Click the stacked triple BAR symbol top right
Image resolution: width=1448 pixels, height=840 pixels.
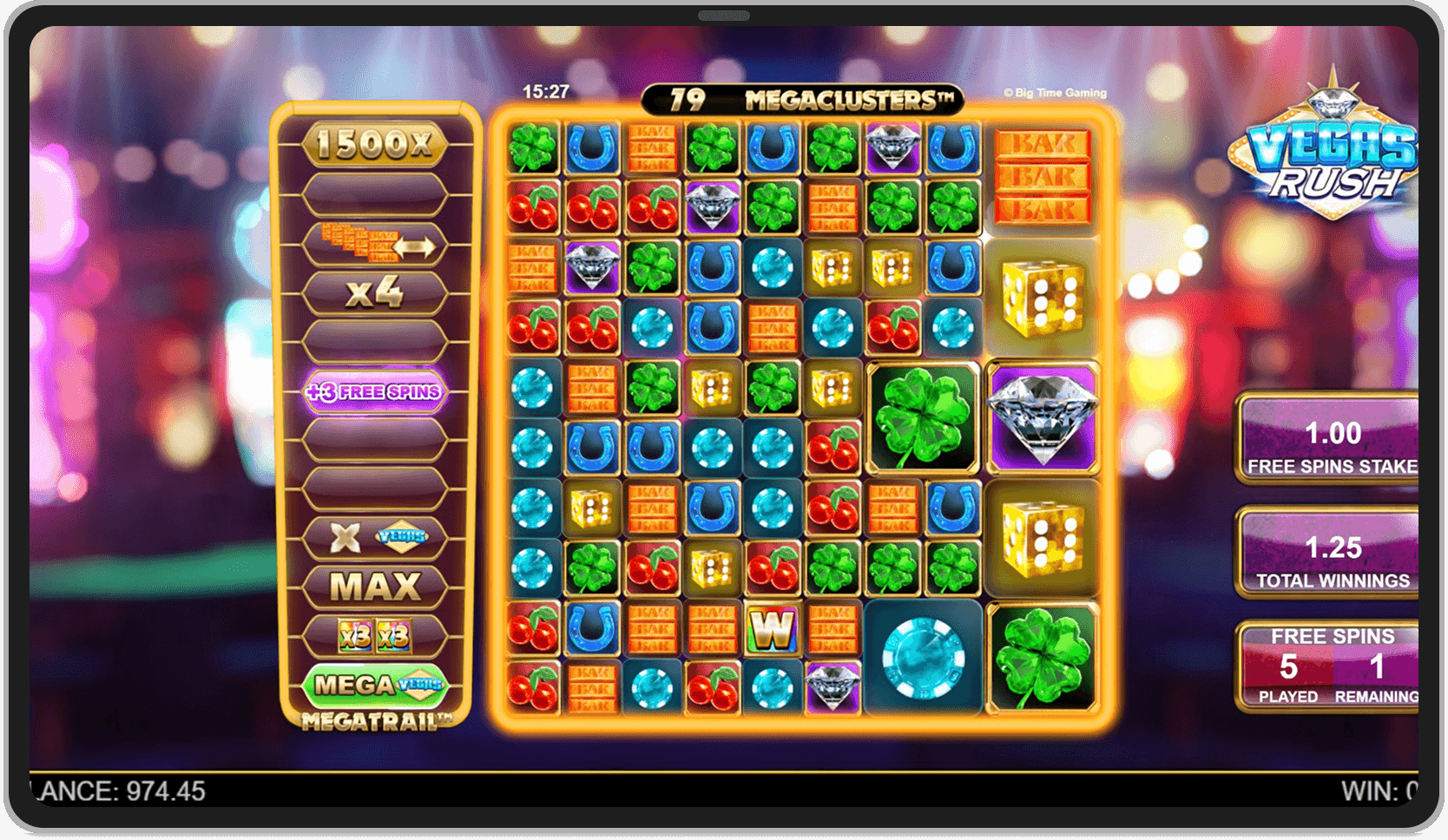pos(1043,174)
